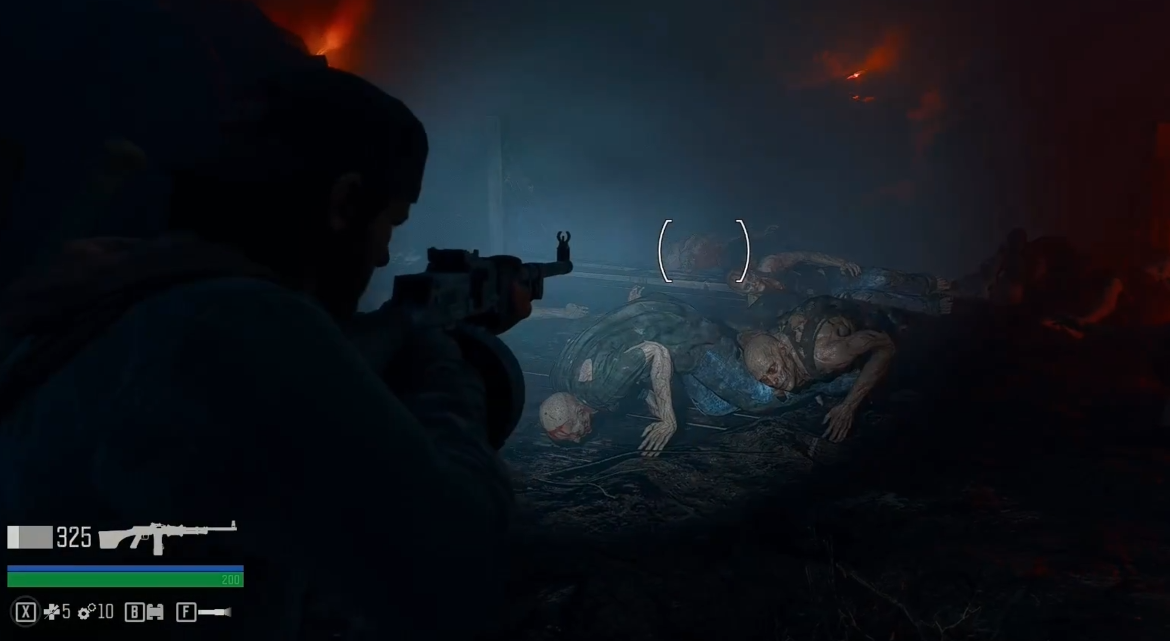Image resolution: width=1170 pixels, height=641 pixels.
Task: Toggle the flashlight icon
Action: [214, 611]
